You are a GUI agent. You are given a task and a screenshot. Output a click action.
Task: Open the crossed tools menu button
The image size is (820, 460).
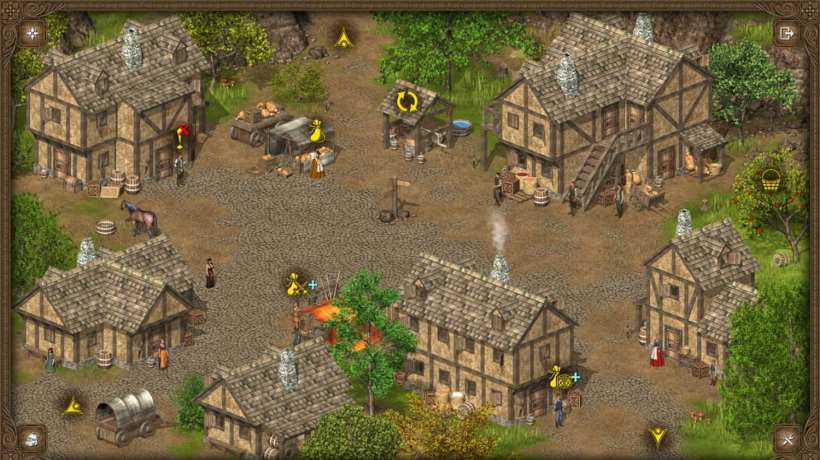click(787, 437)
